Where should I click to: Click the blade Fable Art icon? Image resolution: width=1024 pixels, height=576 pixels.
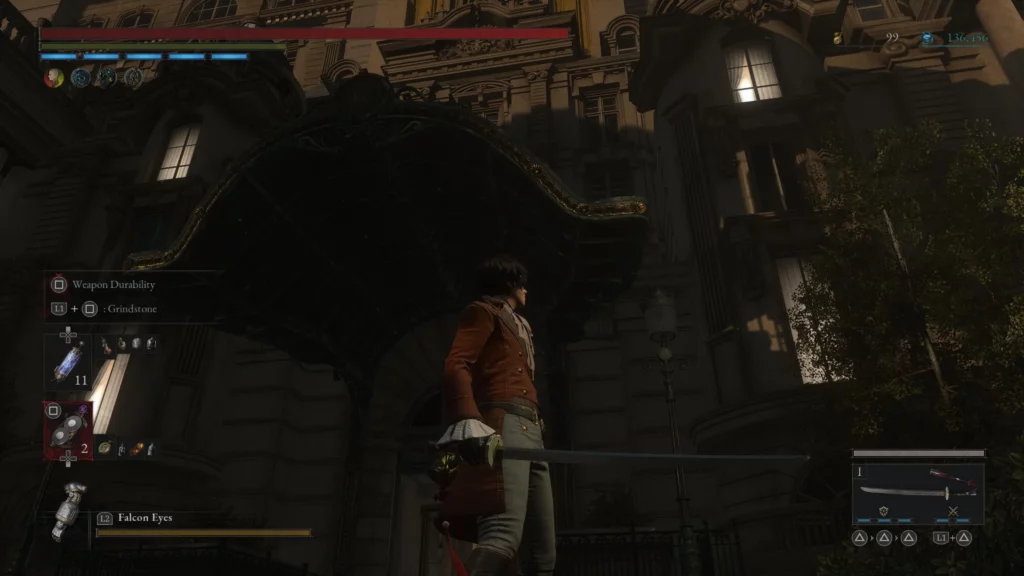[x=884, y=511]
